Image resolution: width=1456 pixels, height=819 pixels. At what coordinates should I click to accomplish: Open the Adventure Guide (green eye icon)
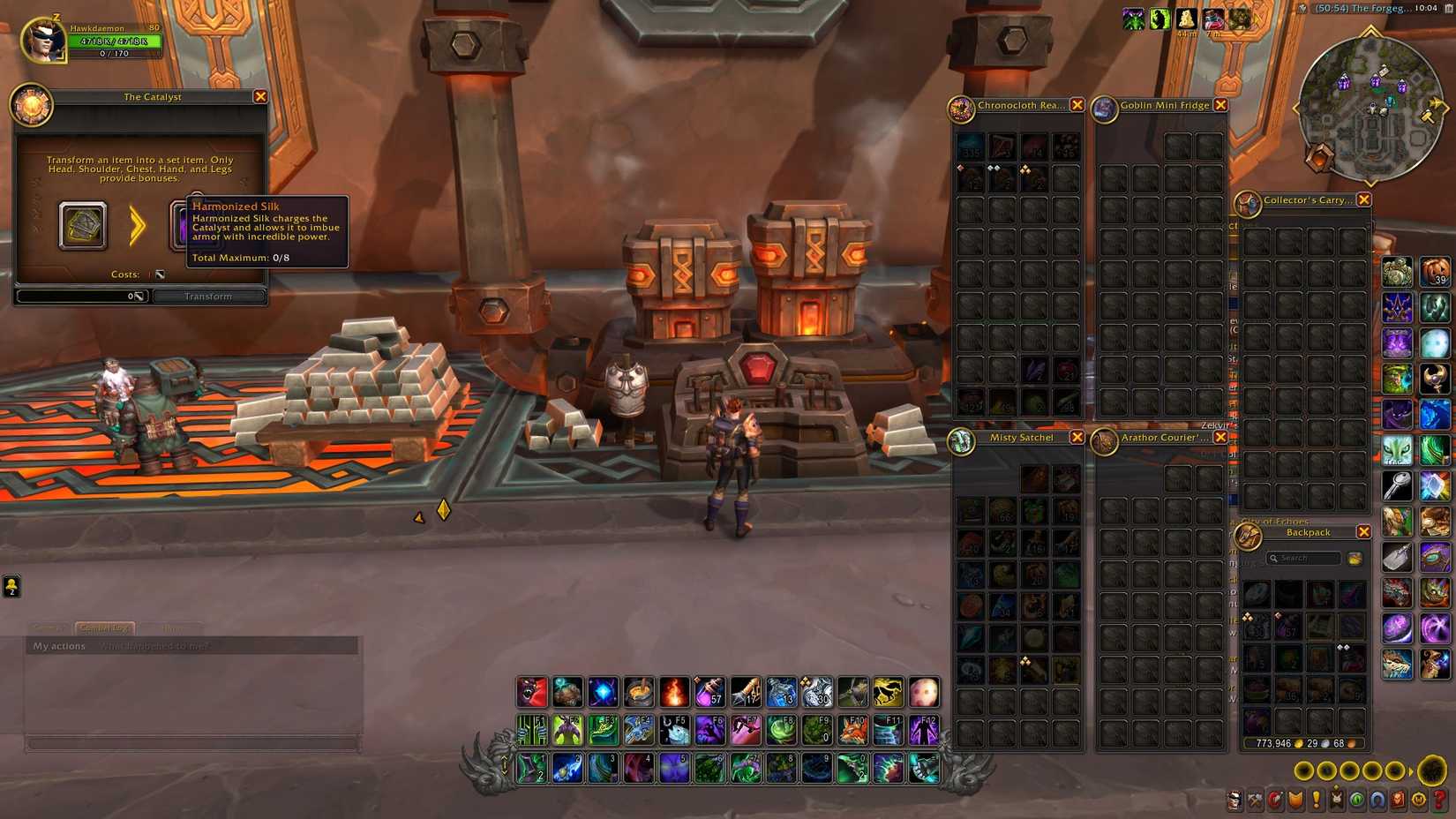1359,800
